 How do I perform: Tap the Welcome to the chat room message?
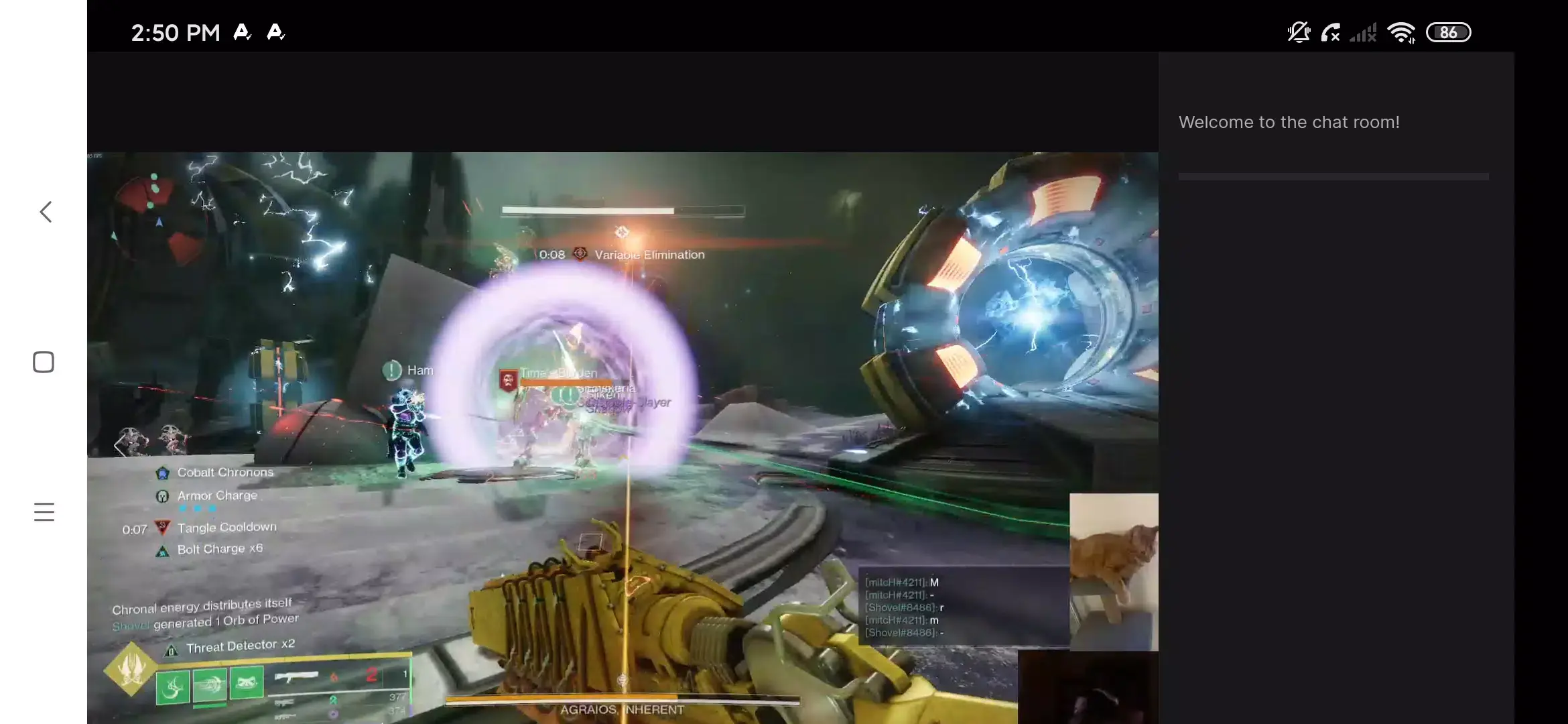[1289, 122]
